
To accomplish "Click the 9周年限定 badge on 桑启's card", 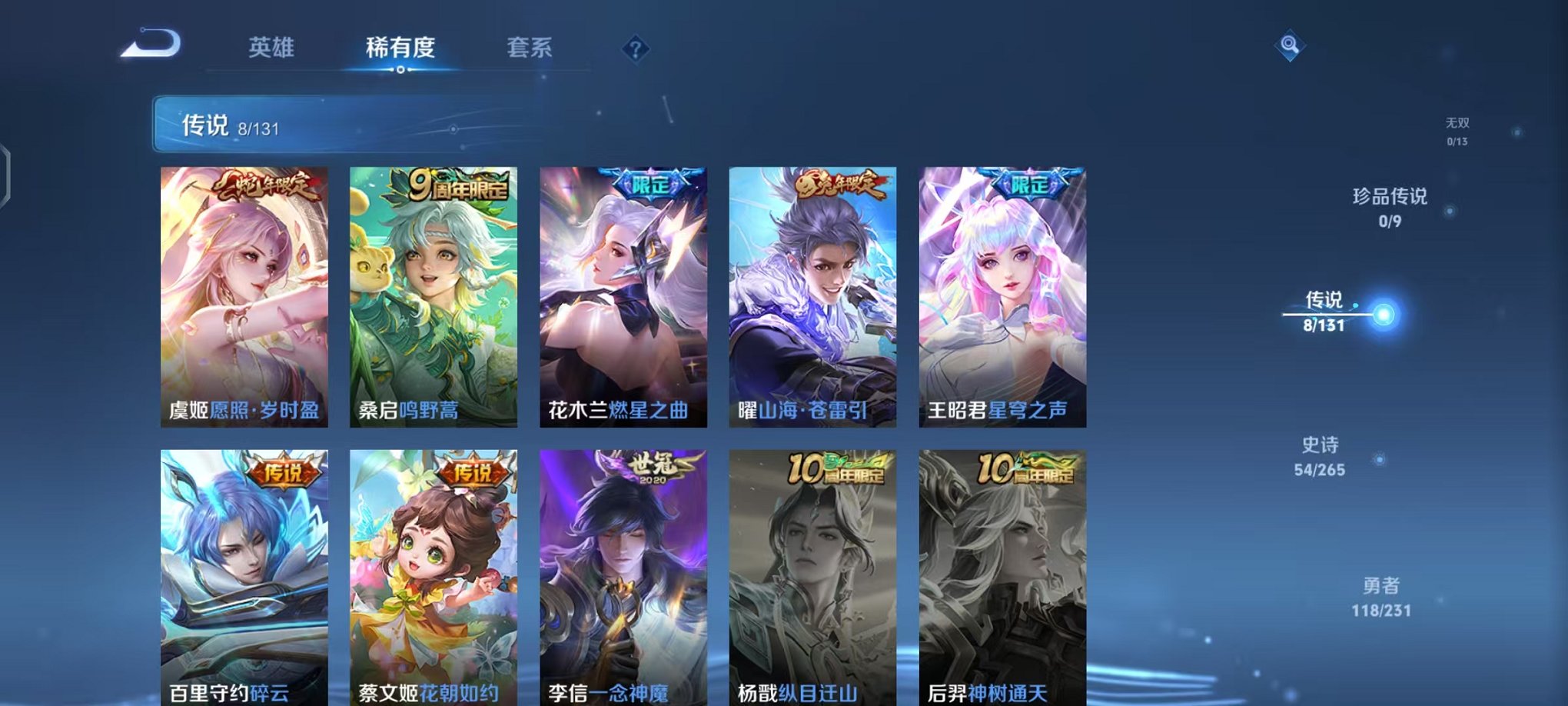I will 460,184.
